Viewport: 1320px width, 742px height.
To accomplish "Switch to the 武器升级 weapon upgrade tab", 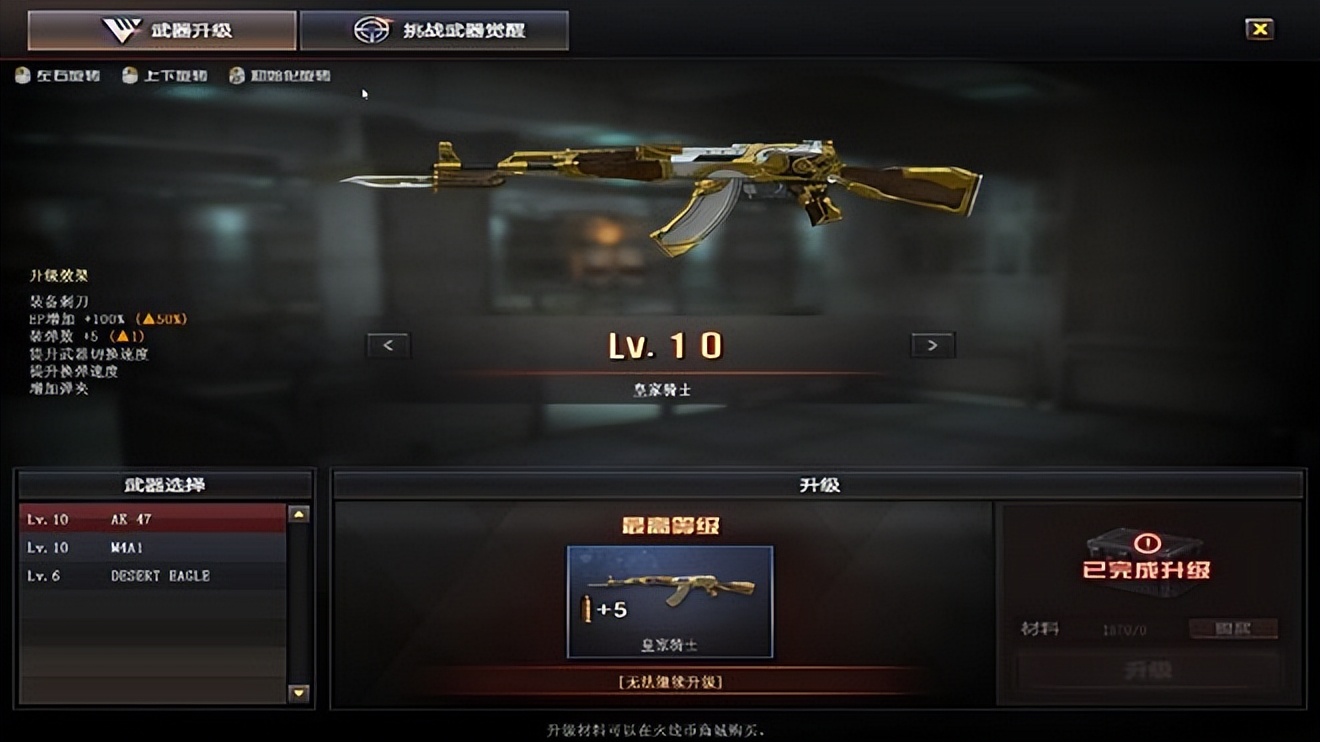I will point(162,30).
